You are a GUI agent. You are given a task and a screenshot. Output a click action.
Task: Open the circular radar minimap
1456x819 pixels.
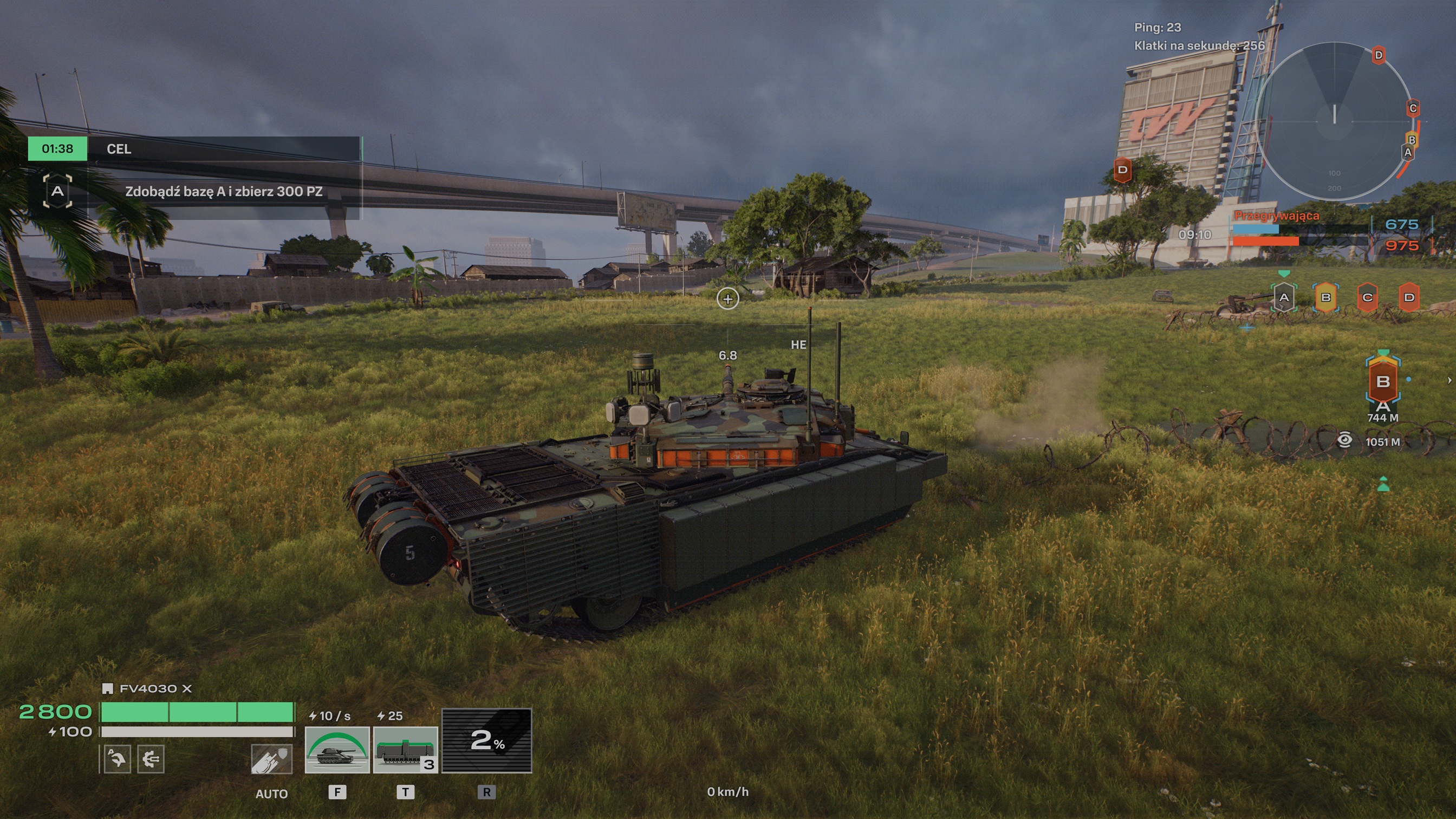click(1335, 121)
